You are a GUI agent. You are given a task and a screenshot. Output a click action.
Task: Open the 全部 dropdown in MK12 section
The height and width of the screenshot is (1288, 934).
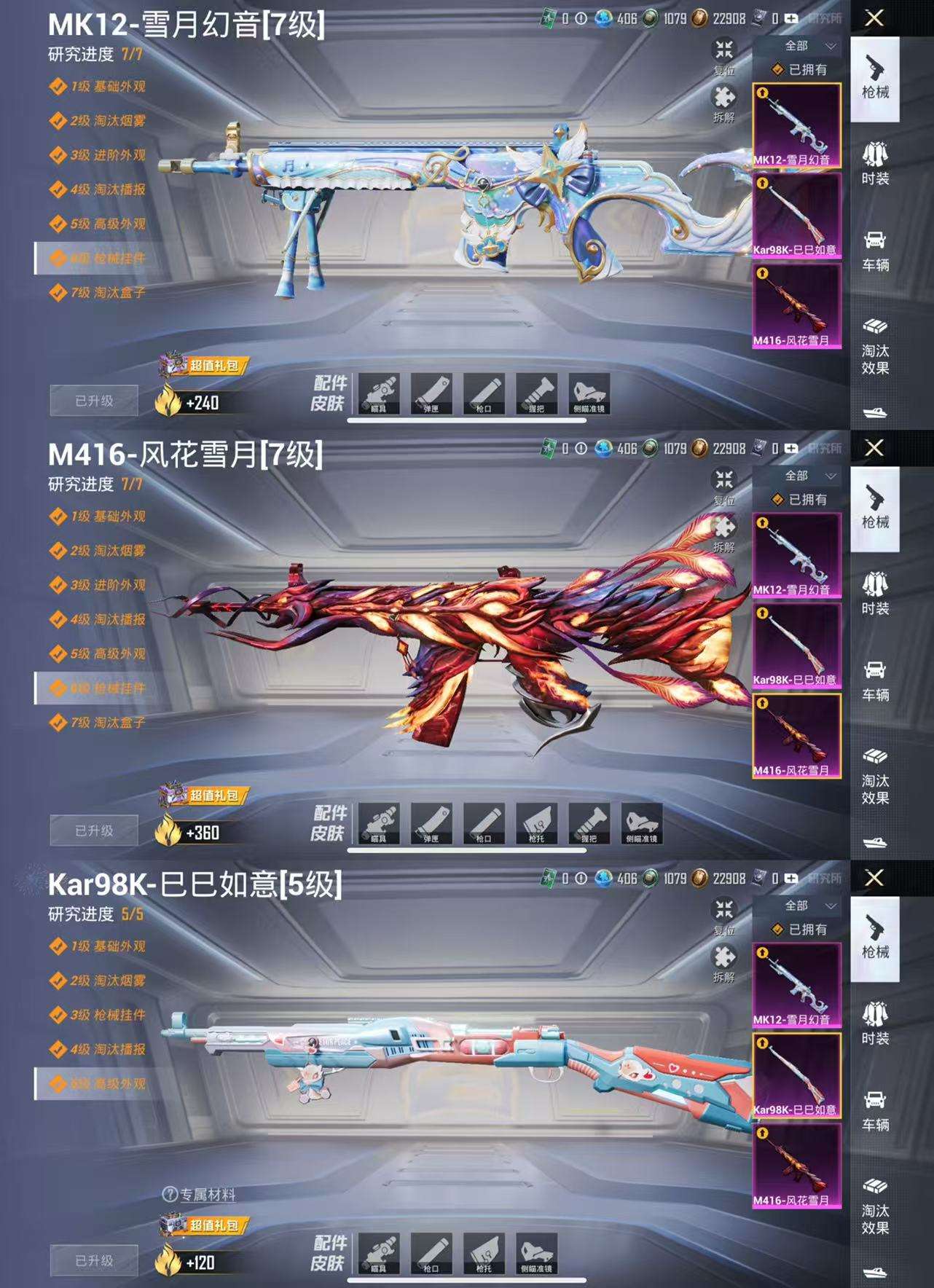[799, 44]
